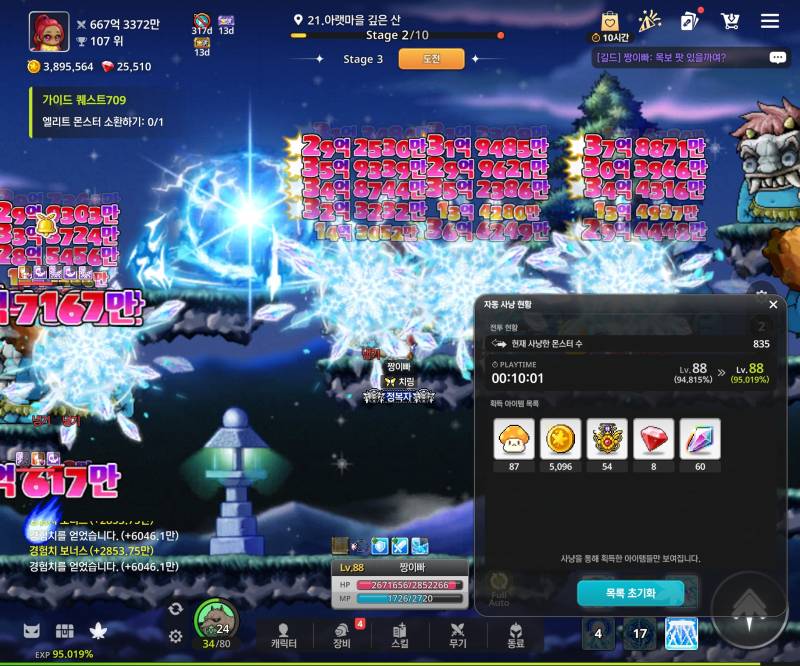Open the 동료 companion menu
800x666 pixels.
click(516, 636)
